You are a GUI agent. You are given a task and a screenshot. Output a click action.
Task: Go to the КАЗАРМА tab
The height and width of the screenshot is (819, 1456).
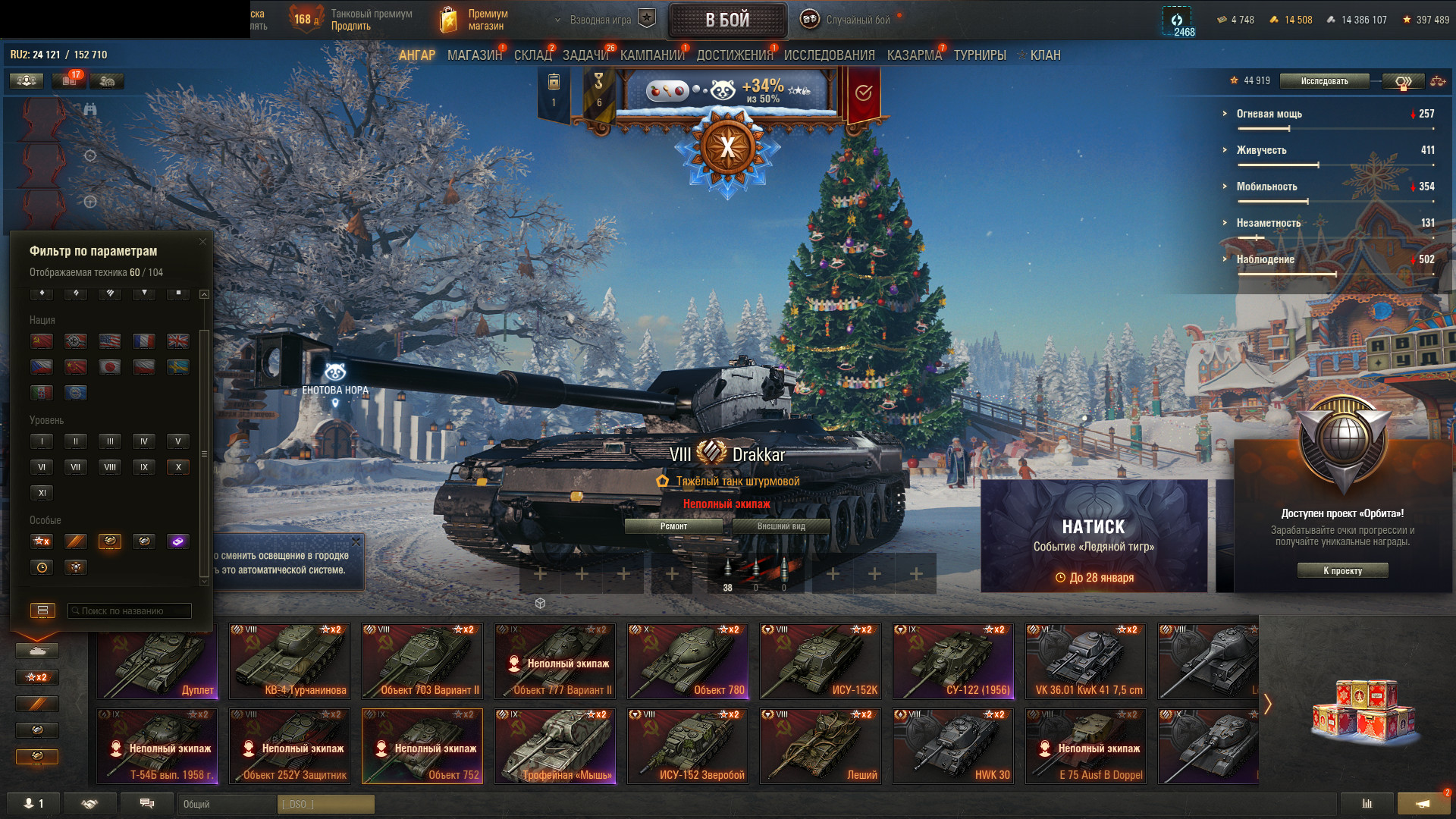click(x=914, y=55)
